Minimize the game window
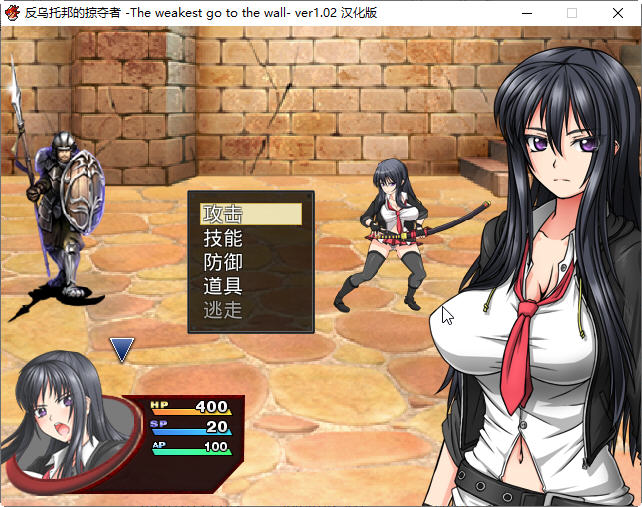The image size is (642, 507). (x=526, y=13)
